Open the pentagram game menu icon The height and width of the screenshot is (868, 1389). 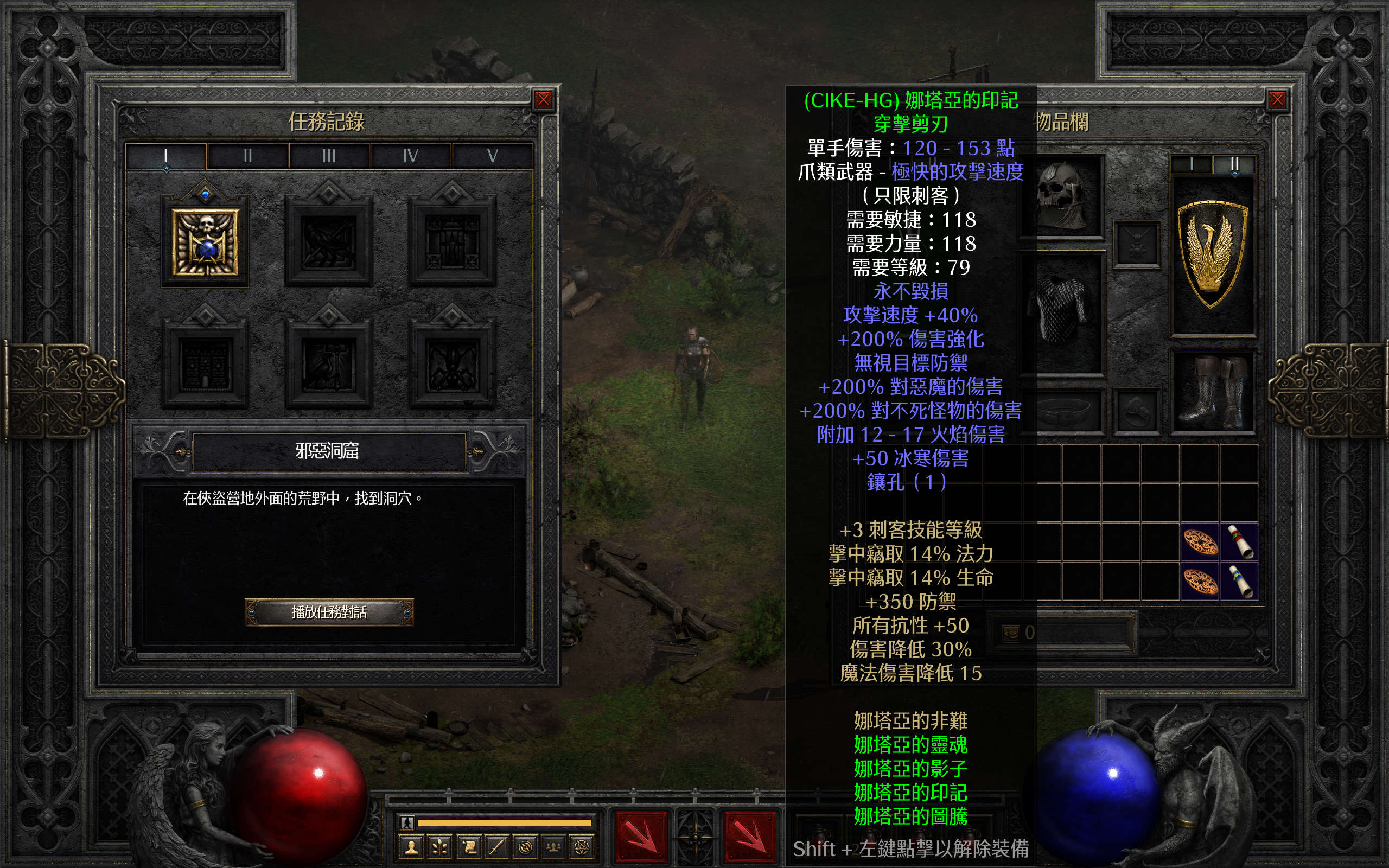pos(582,847)
